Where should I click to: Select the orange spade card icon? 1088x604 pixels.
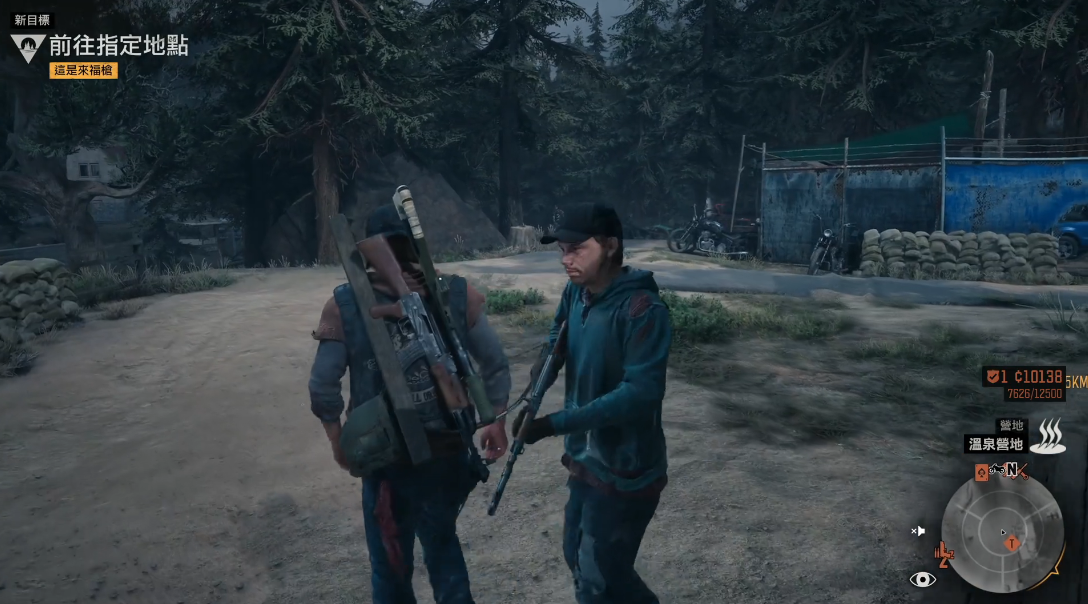(x=981, y=472)
